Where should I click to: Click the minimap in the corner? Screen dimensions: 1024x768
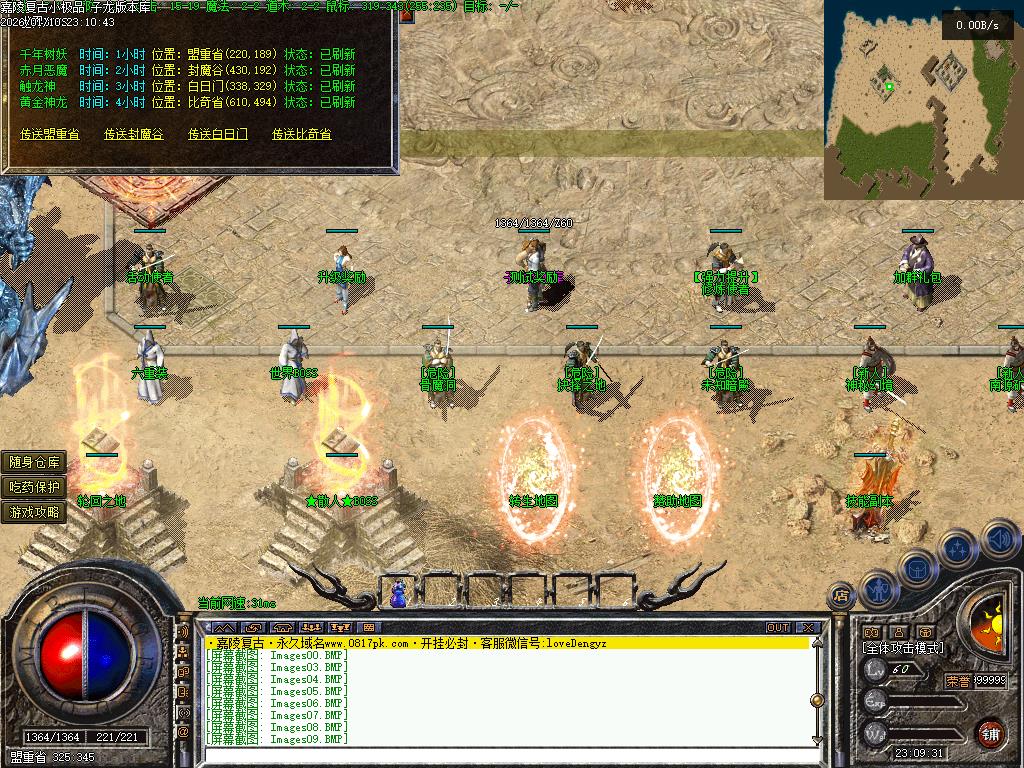point(922,99)
